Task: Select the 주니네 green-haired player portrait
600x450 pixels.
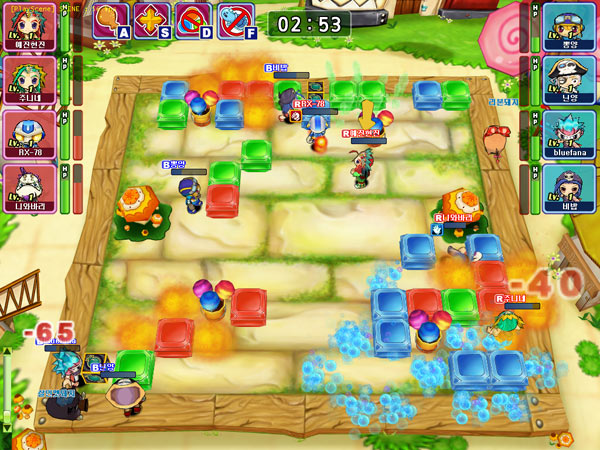Action: 29,76
